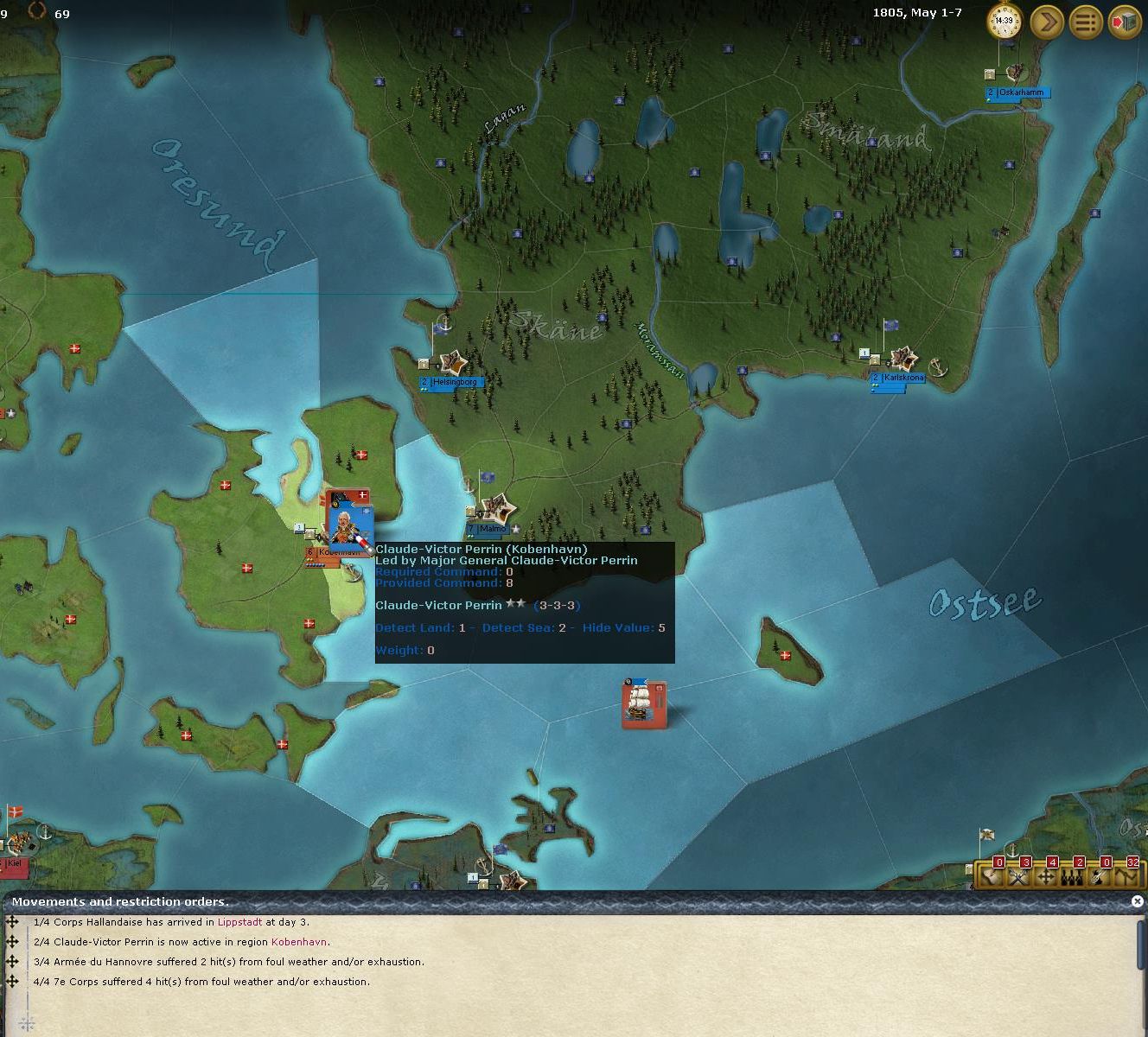Follow the Kobenhavn link in the log
This screenshot has height=1037, width=1148.
299,942
